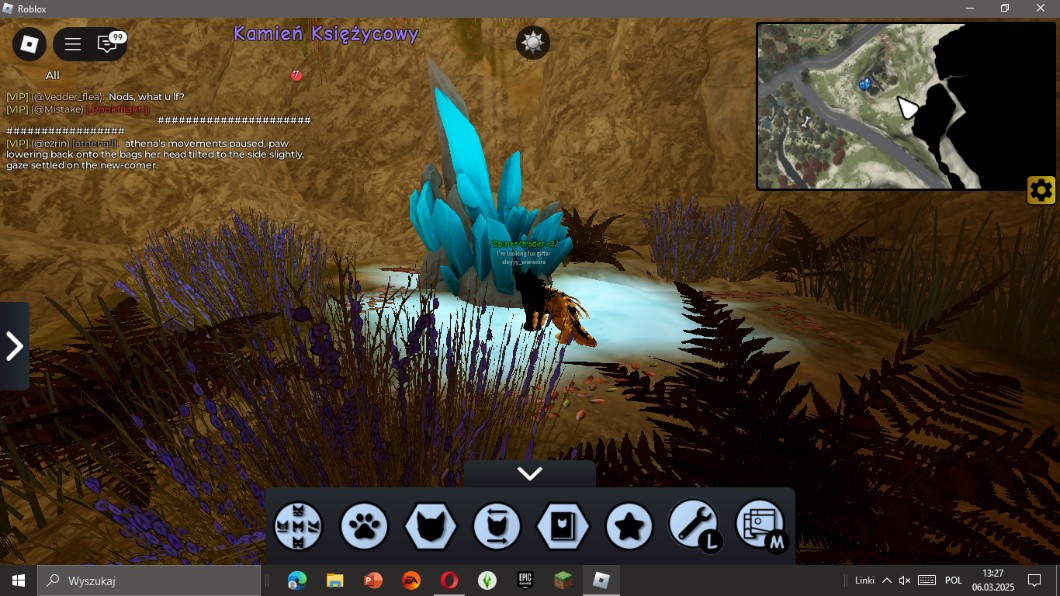Open the cat head character menu
The height and width of the screenshot is (596, 1060).
pos(431,526)
